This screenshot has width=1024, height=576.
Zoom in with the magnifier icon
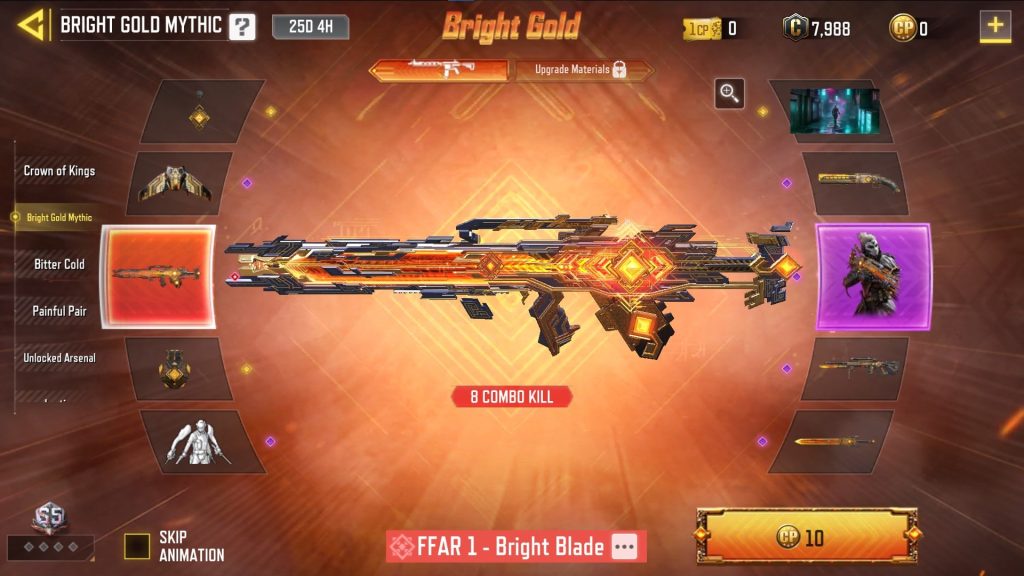click(x=729, y=94)
